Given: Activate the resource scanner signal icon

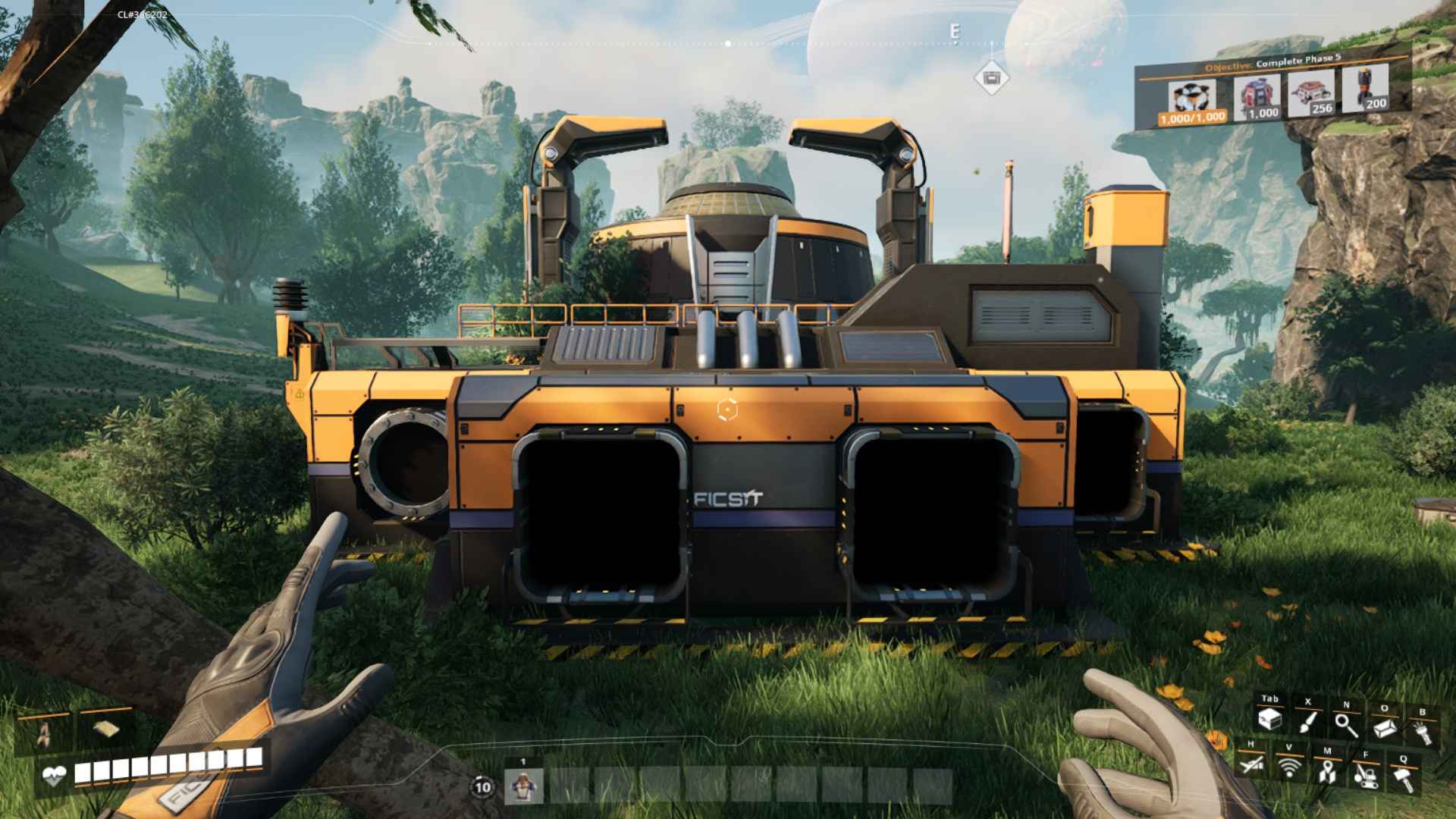Looking at the screenshot, I should (1288, 767).
